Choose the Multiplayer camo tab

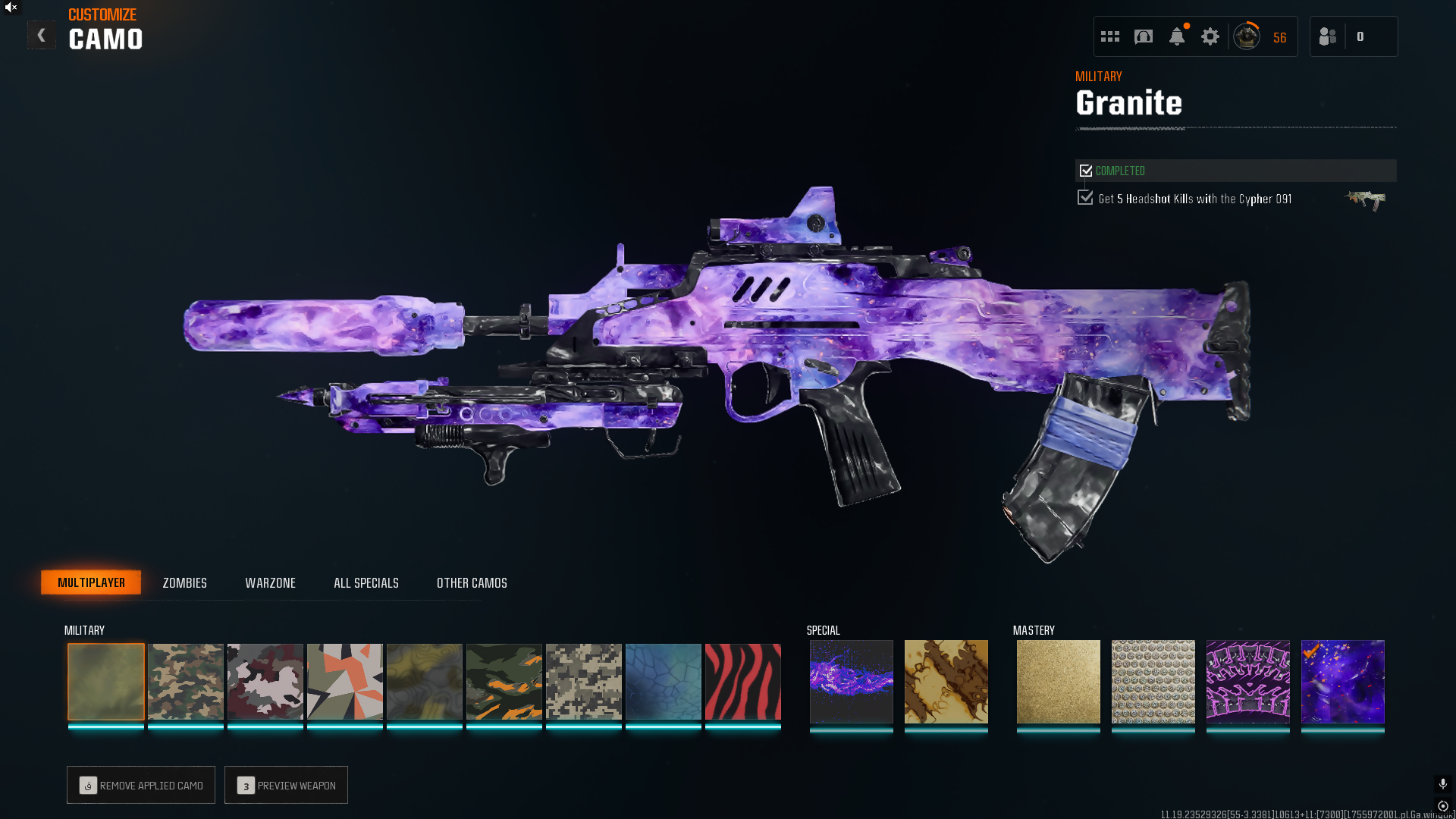91,582
